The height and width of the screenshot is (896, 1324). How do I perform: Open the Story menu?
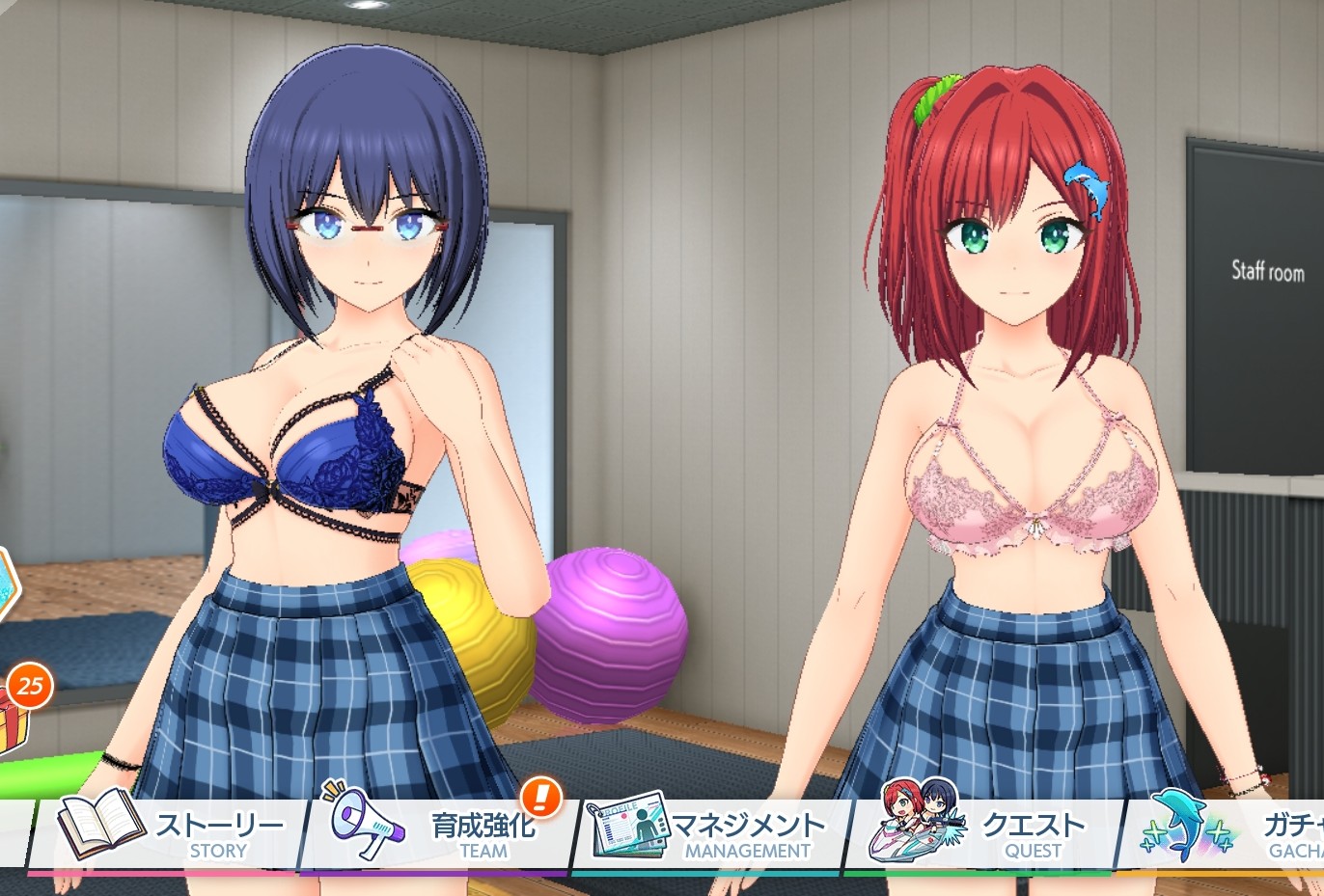tap(172, 833)
